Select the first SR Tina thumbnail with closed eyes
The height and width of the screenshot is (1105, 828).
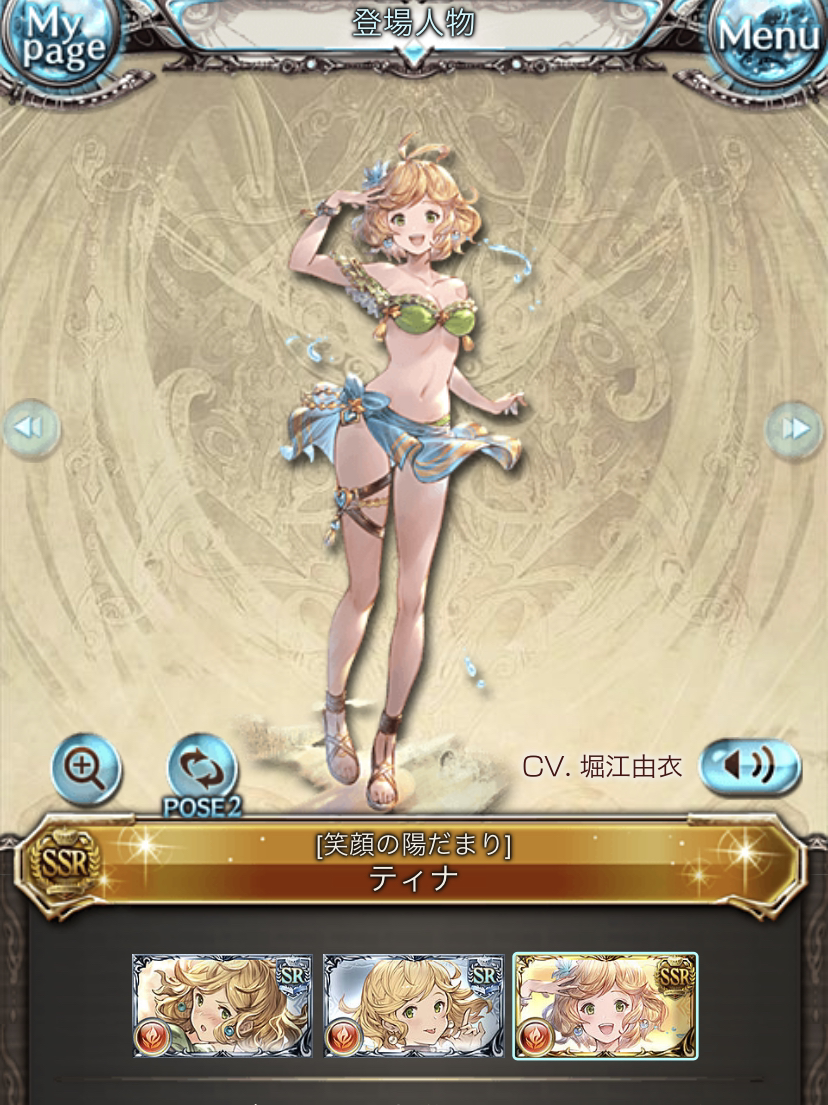tap(221, 1005)
